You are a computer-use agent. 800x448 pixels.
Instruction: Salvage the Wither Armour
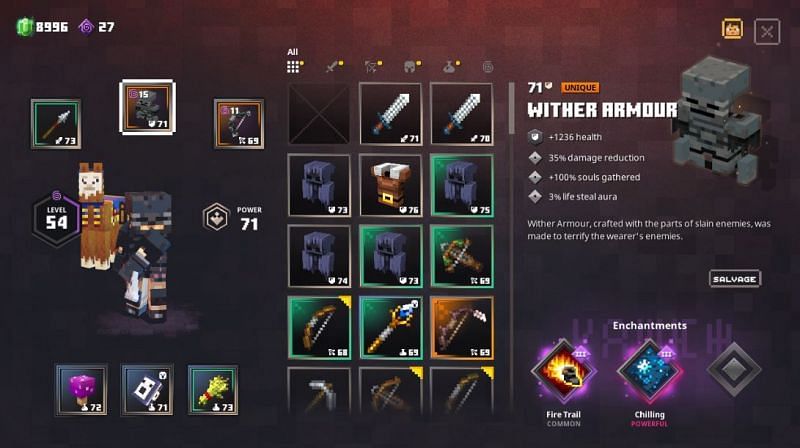(735, 279)
